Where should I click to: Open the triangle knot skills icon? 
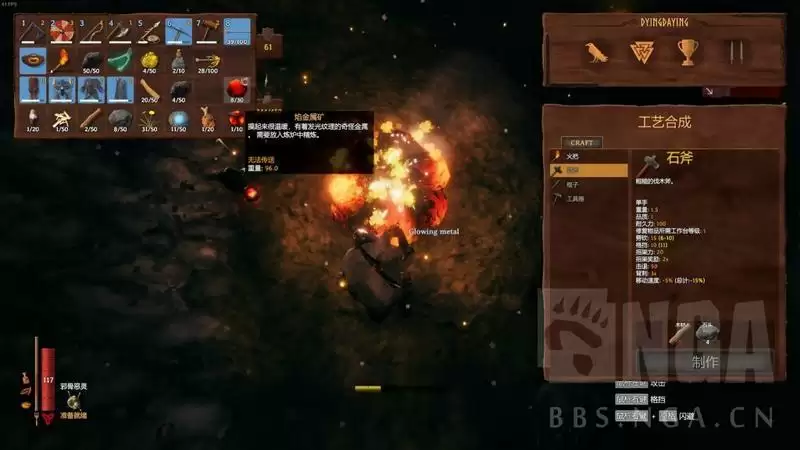(x=642, y=55)
